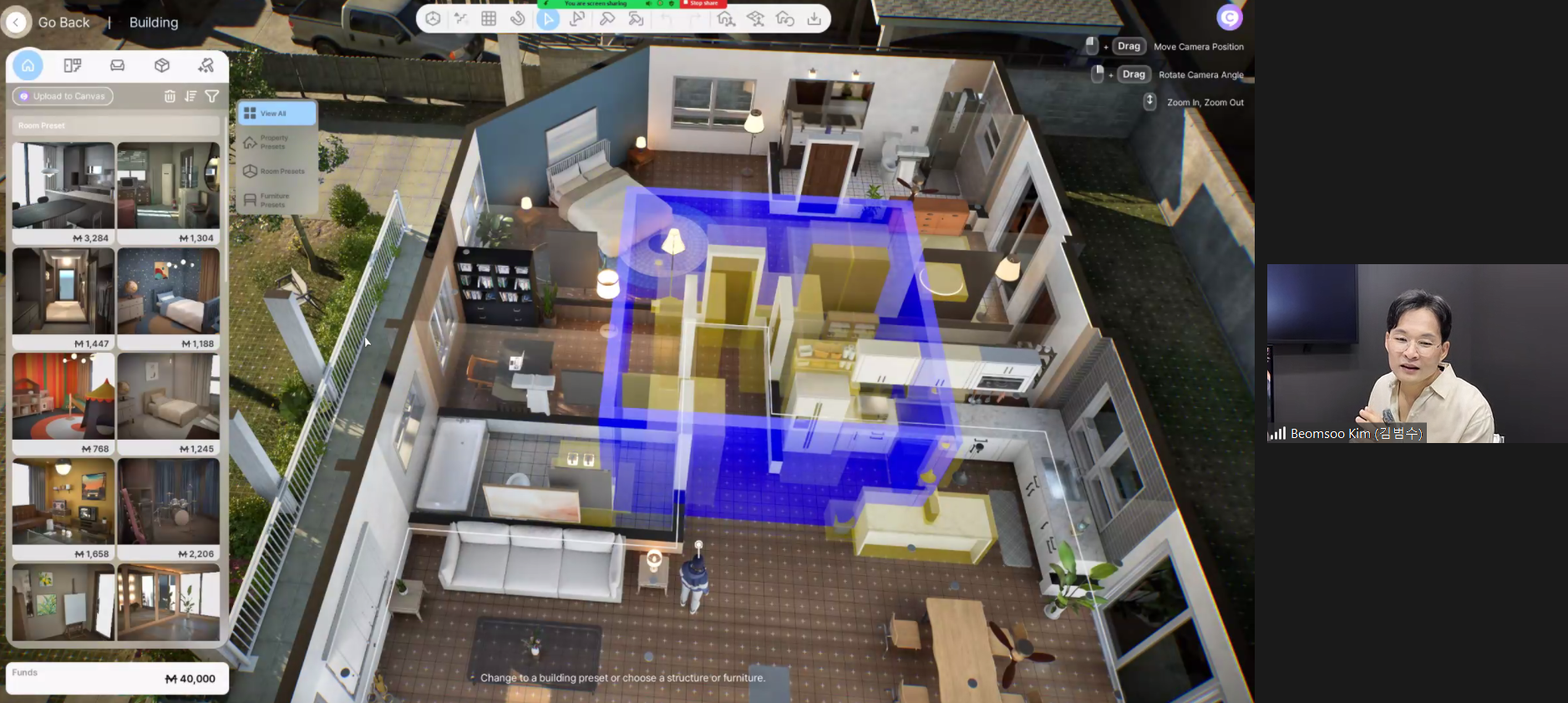Open the sofa furniture category tab

pos(118,65)
